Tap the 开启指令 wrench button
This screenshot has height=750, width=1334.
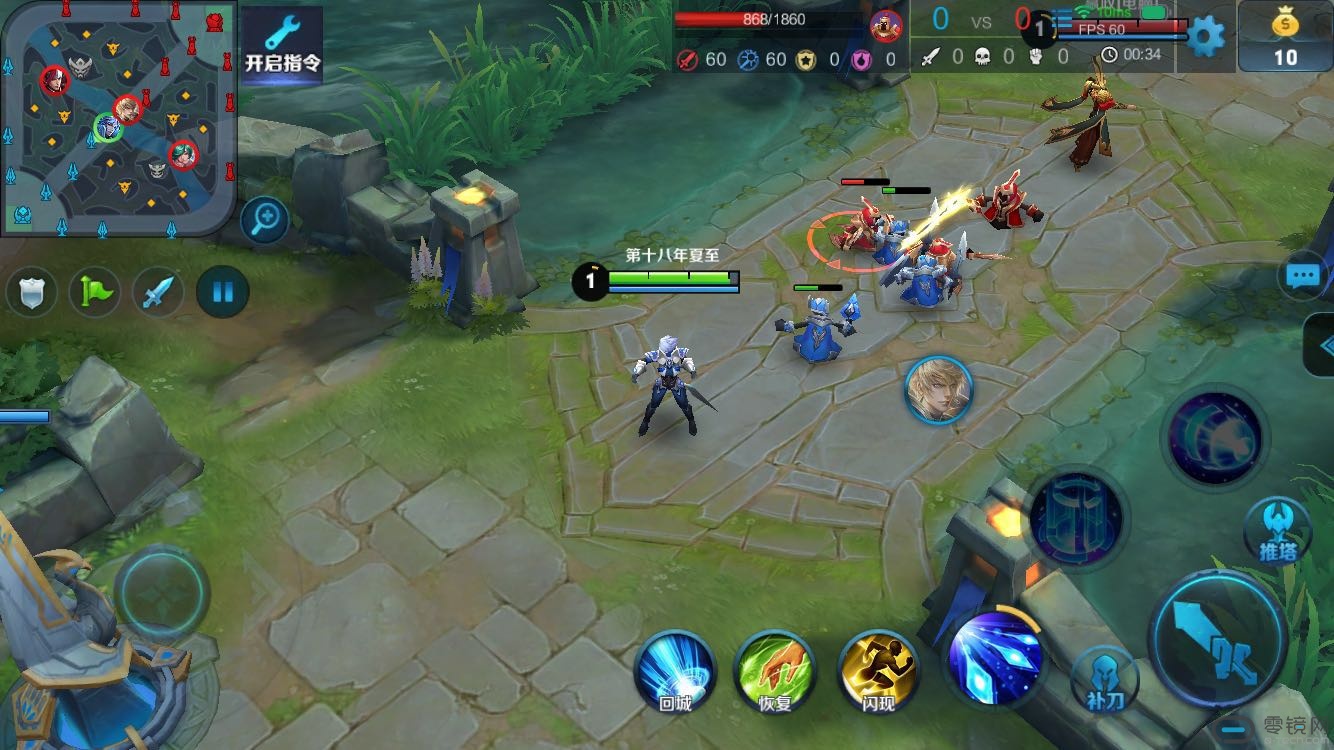coord(283,46)
